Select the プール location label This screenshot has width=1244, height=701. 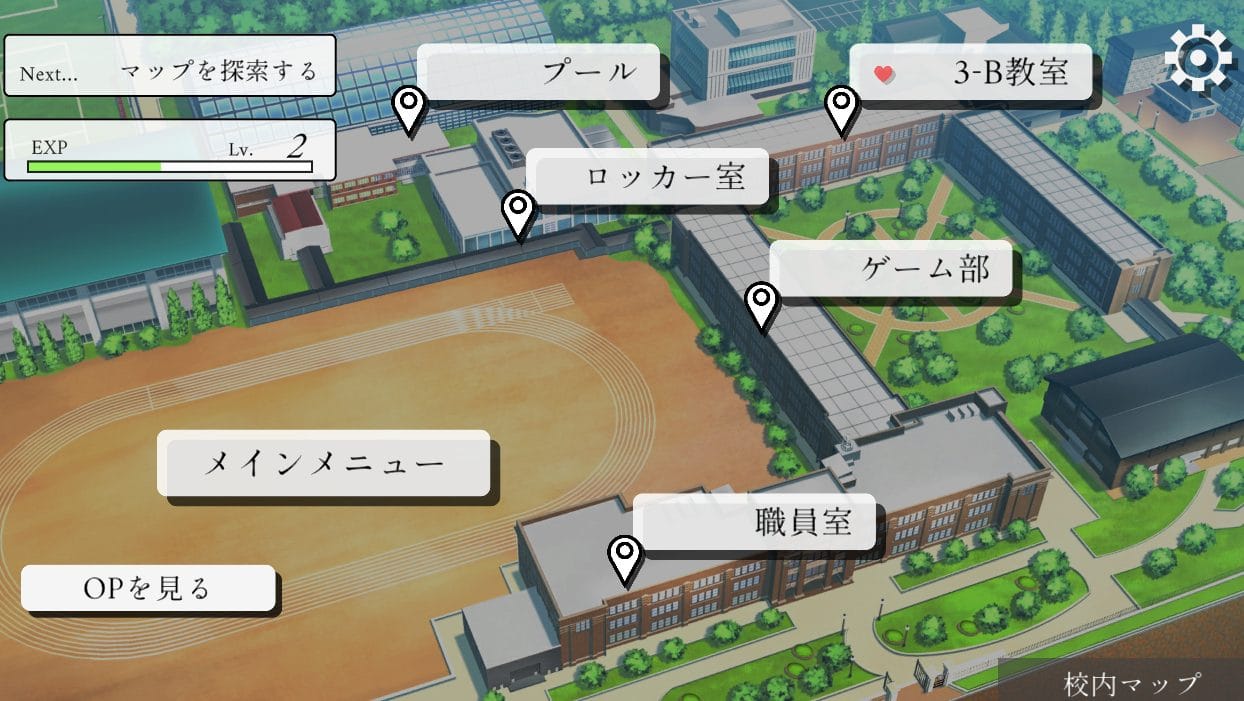pyautogui.click(x=539, y=72)
